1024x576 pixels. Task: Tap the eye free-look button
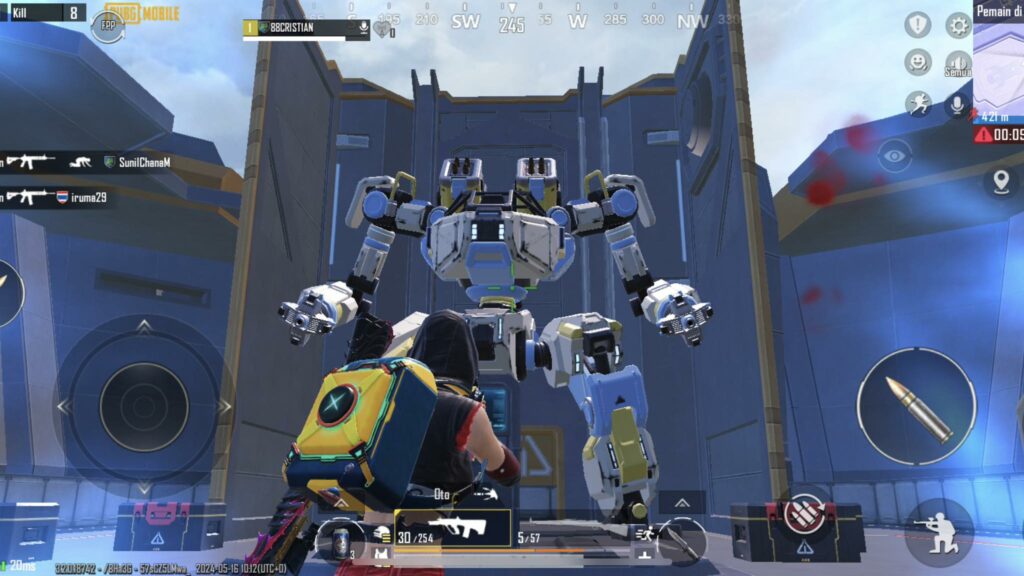coord(895,155)
